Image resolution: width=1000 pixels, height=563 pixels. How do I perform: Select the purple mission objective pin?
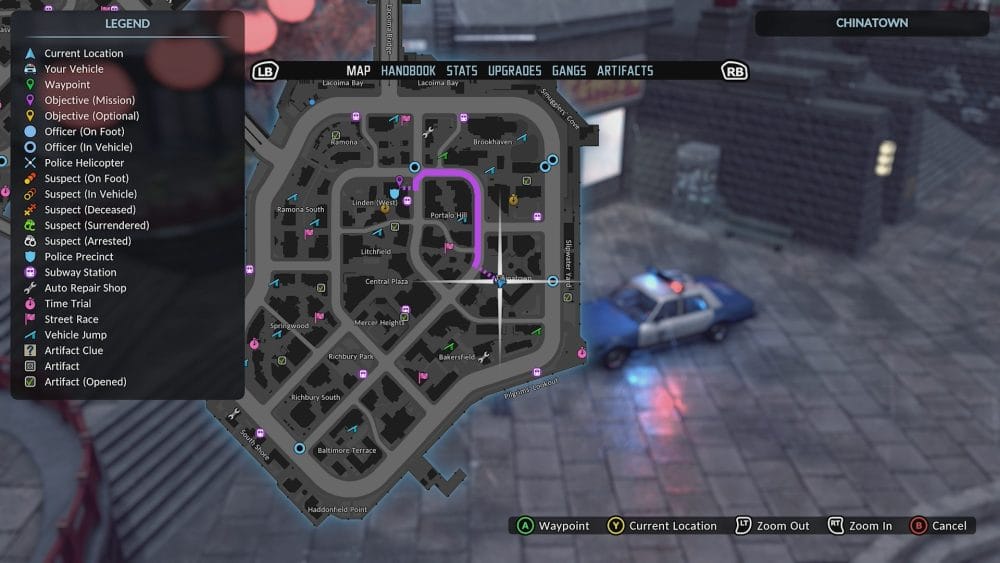click(x=398, y=181)
